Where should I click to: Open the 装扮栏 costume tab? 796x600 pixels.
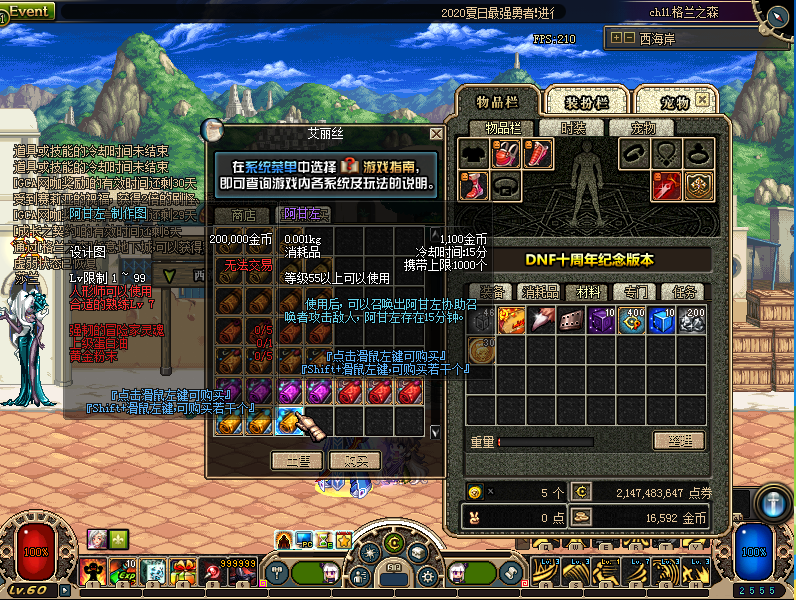click(587, 102)
